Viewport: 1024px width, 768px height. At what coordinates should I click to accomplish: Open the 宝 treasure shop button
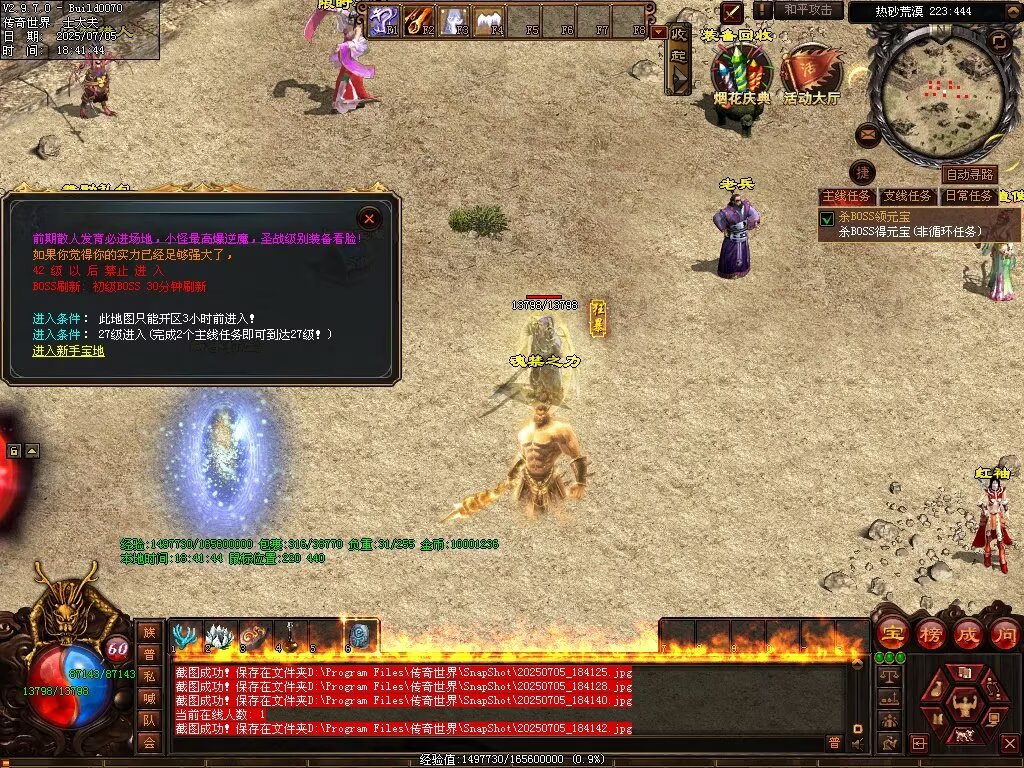click(891, 634)
